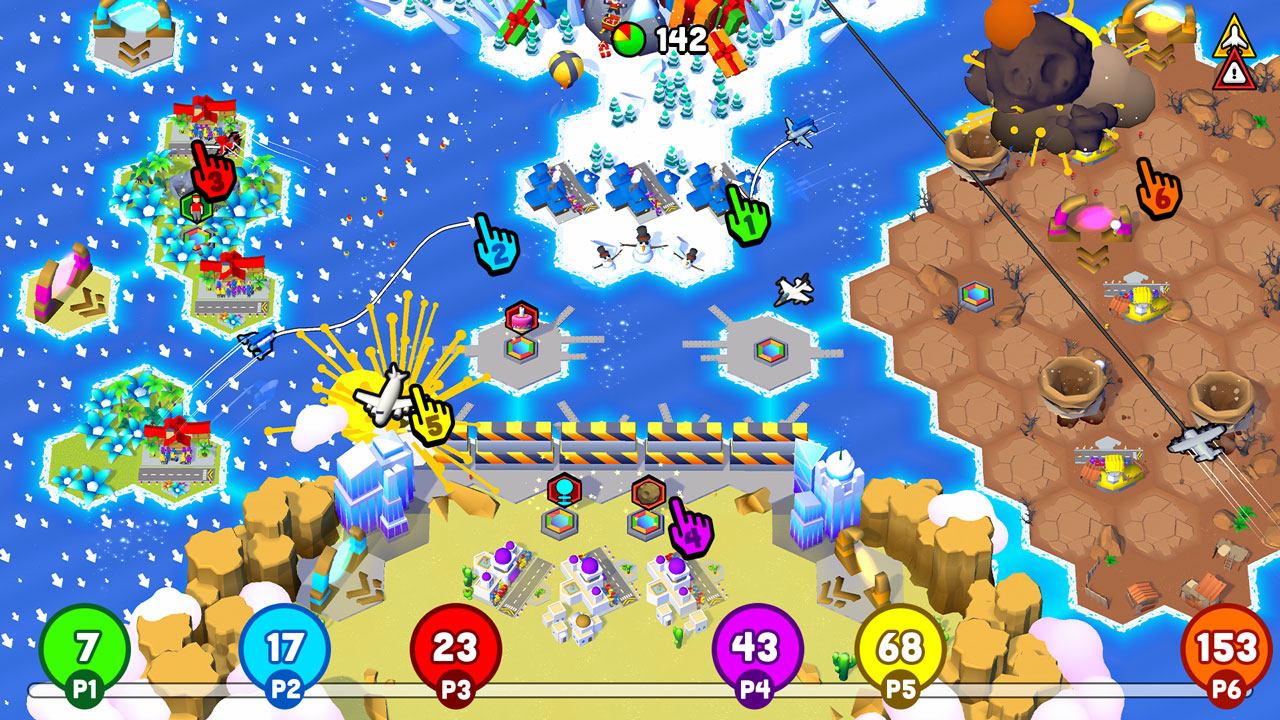1280x720 pixels.
Task: Click the yellow plane warning sign top right
Action: (1234, 37)
